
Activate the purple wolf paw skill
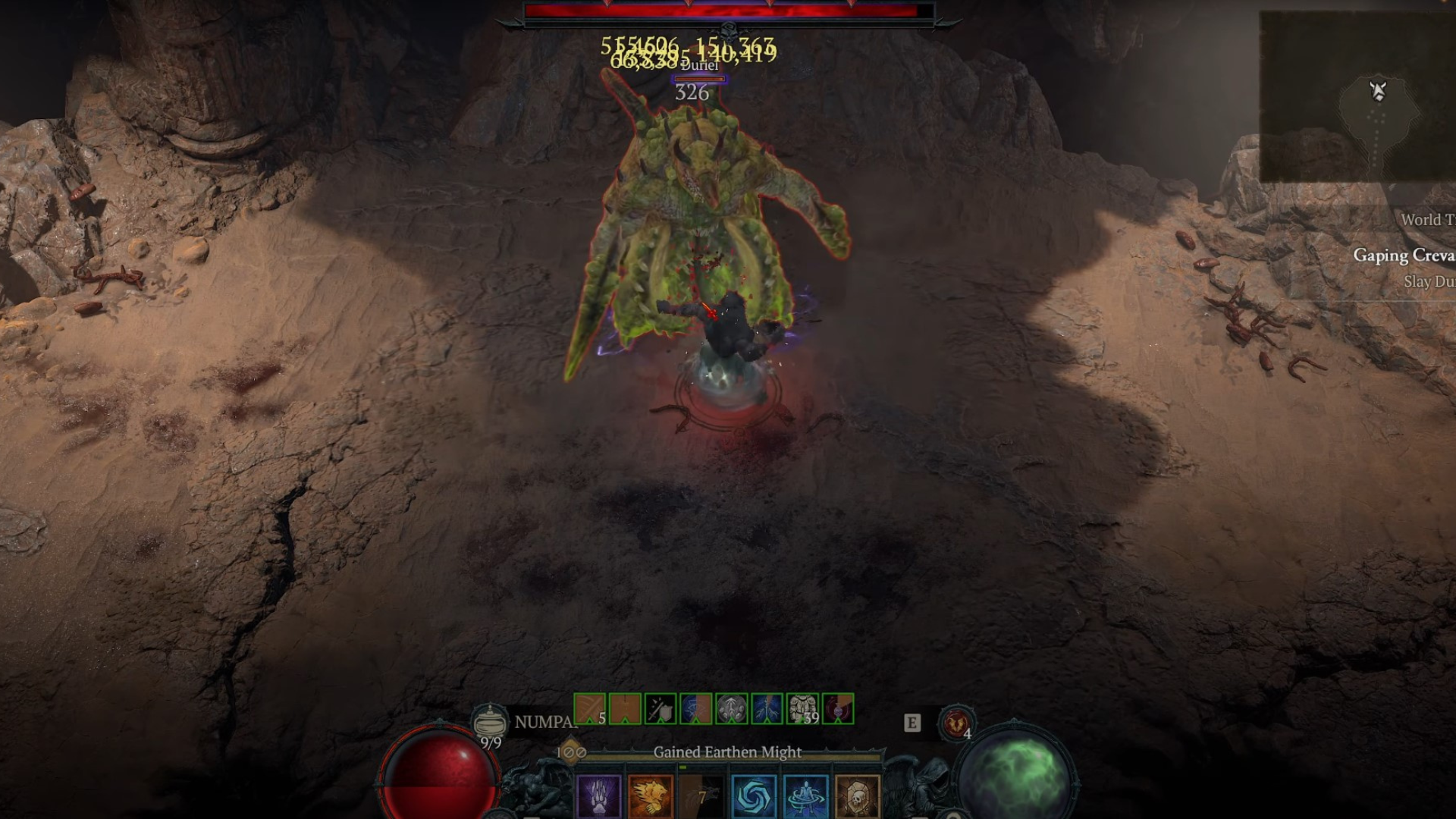(x=599, y=796)
